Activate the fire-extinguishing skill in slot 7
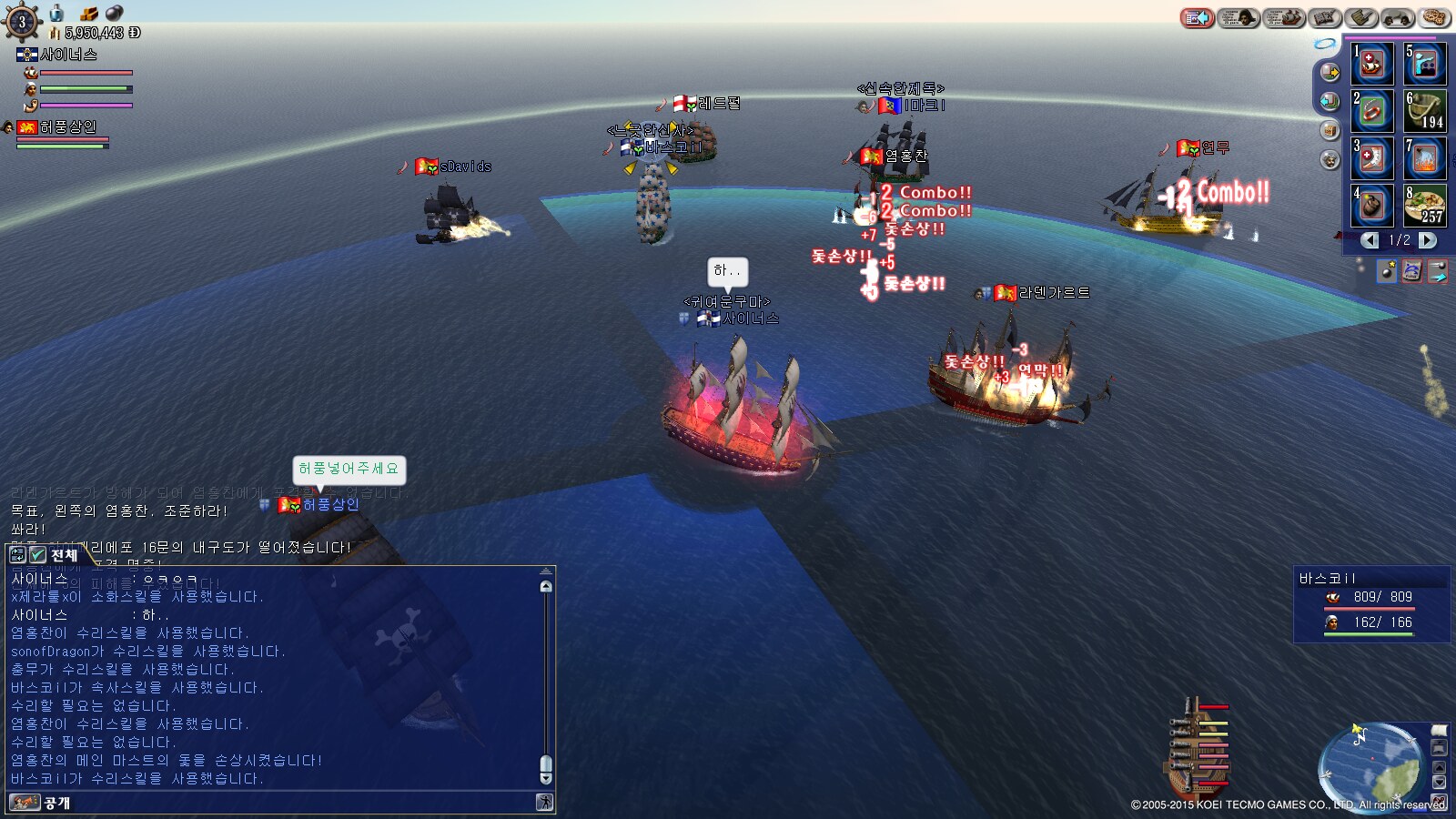This screenshot has height=819, width=1456. coord(1425,158)
